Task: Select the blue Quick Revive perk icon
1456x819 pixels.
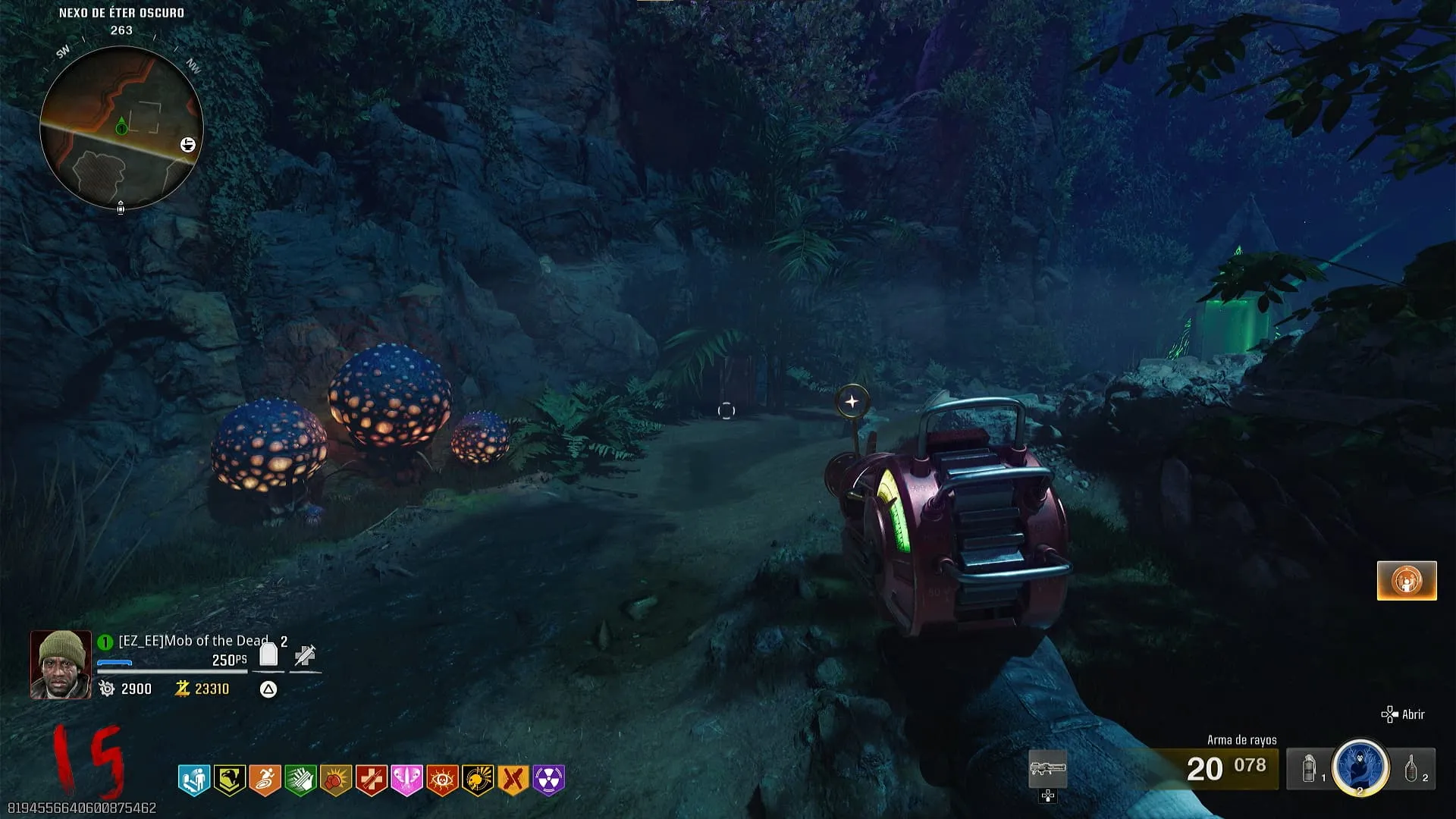Action: tap(193, 779)
